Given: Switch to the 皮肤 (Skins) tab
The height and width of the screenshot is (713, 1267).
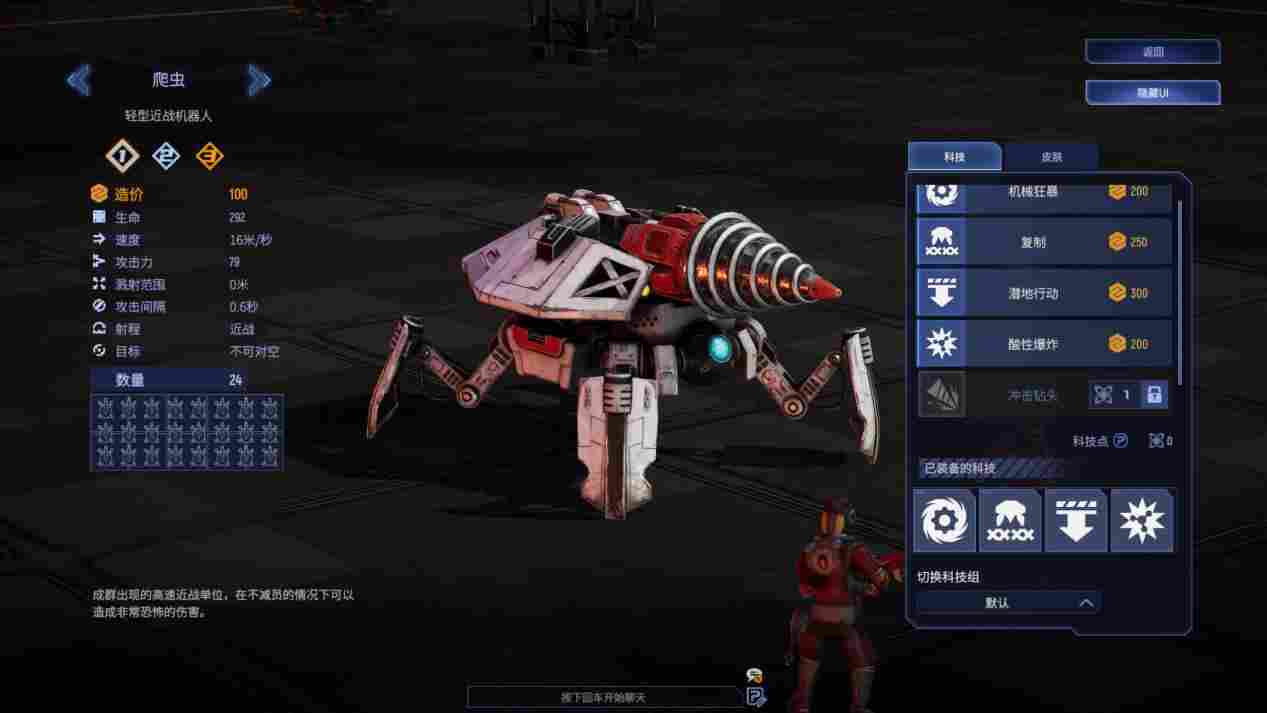Looking at the screenshot, I should (x=1051, y=157).
